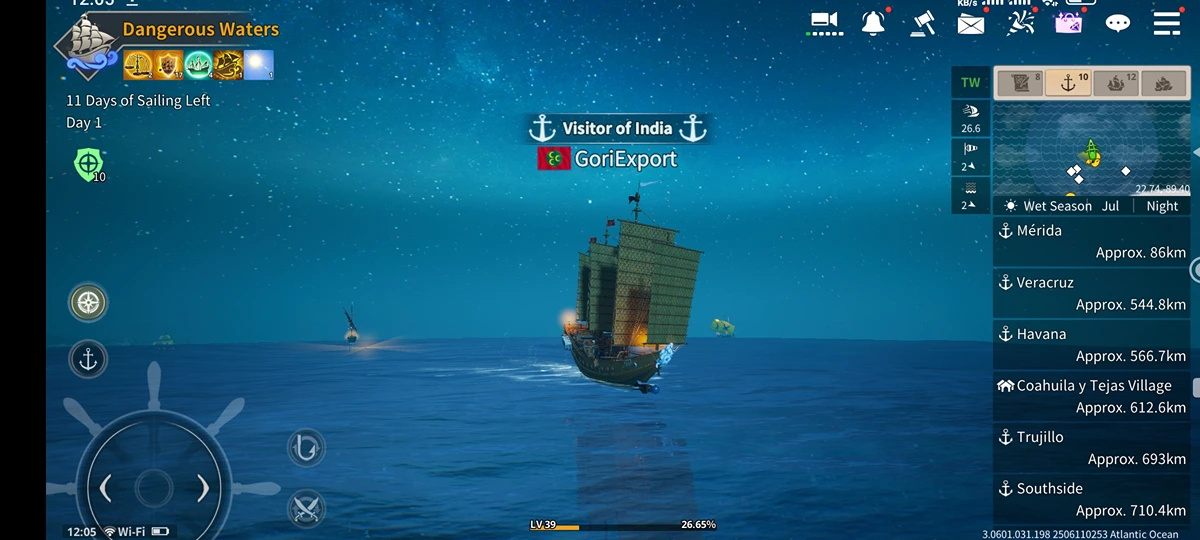Check the mail envelope inbox
1200x540 pixels.
(x=971, y=24)
